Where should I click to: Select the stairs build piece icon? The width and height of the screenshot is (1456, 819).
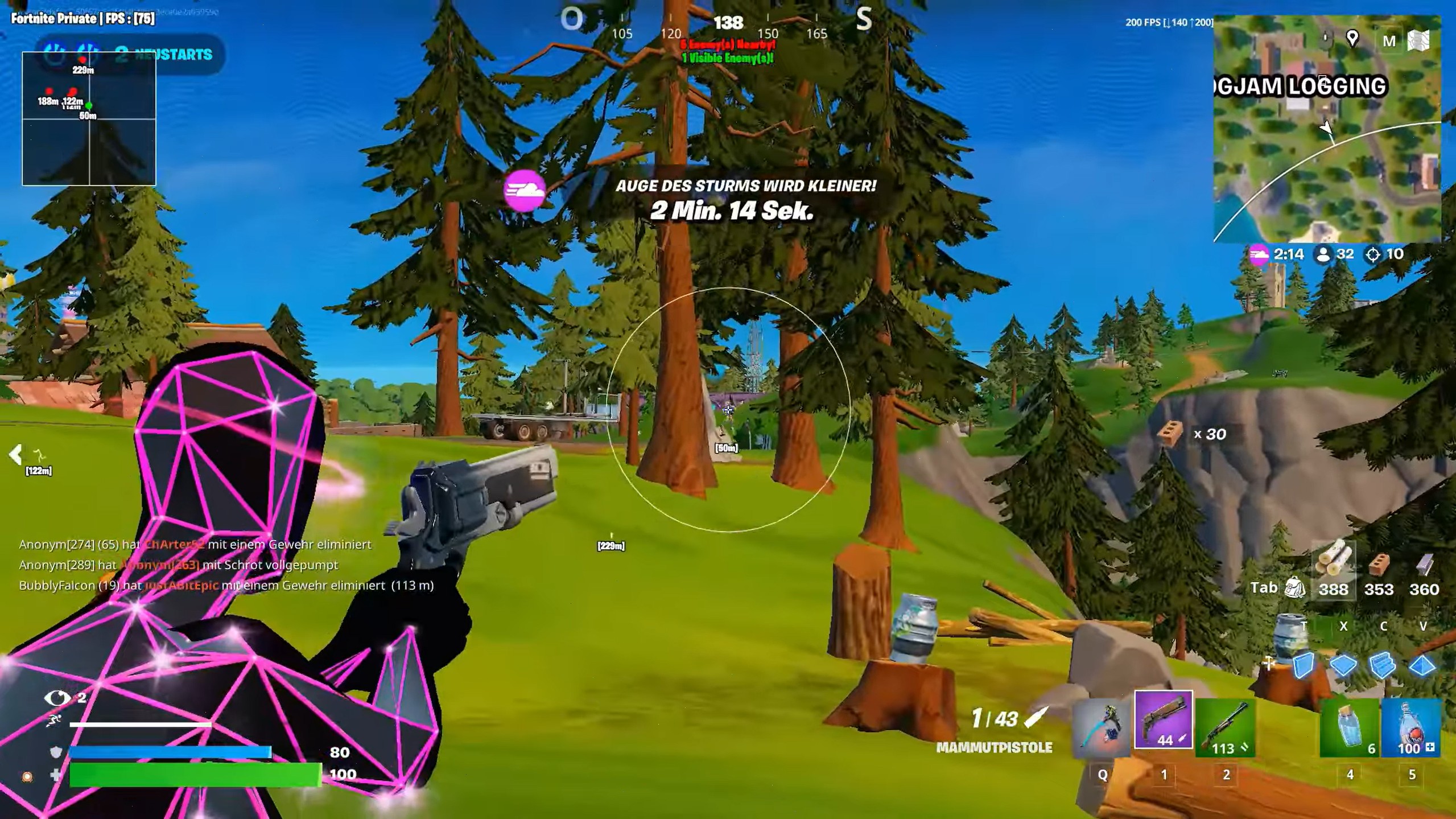1383,665
